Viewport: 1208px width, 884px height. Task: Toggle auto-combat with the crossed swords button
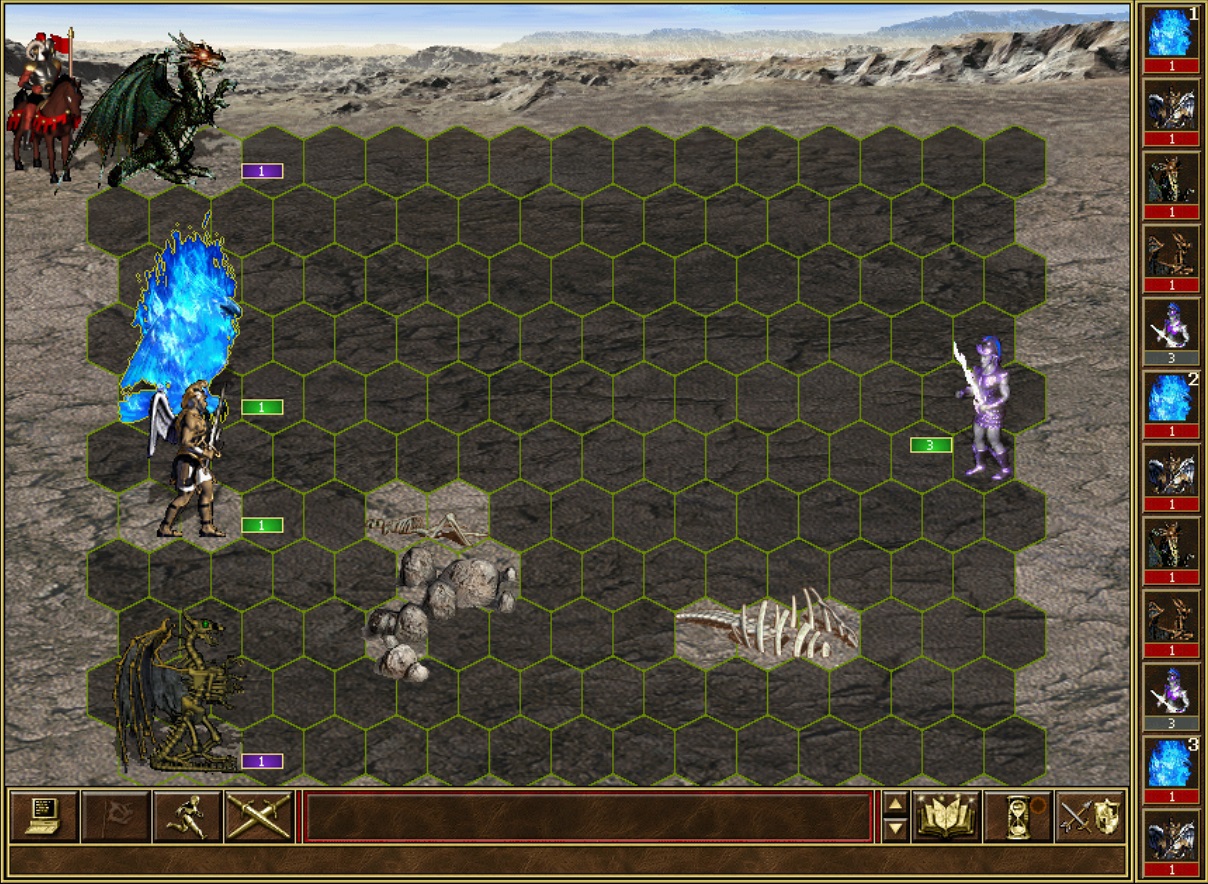pos(258,816)
